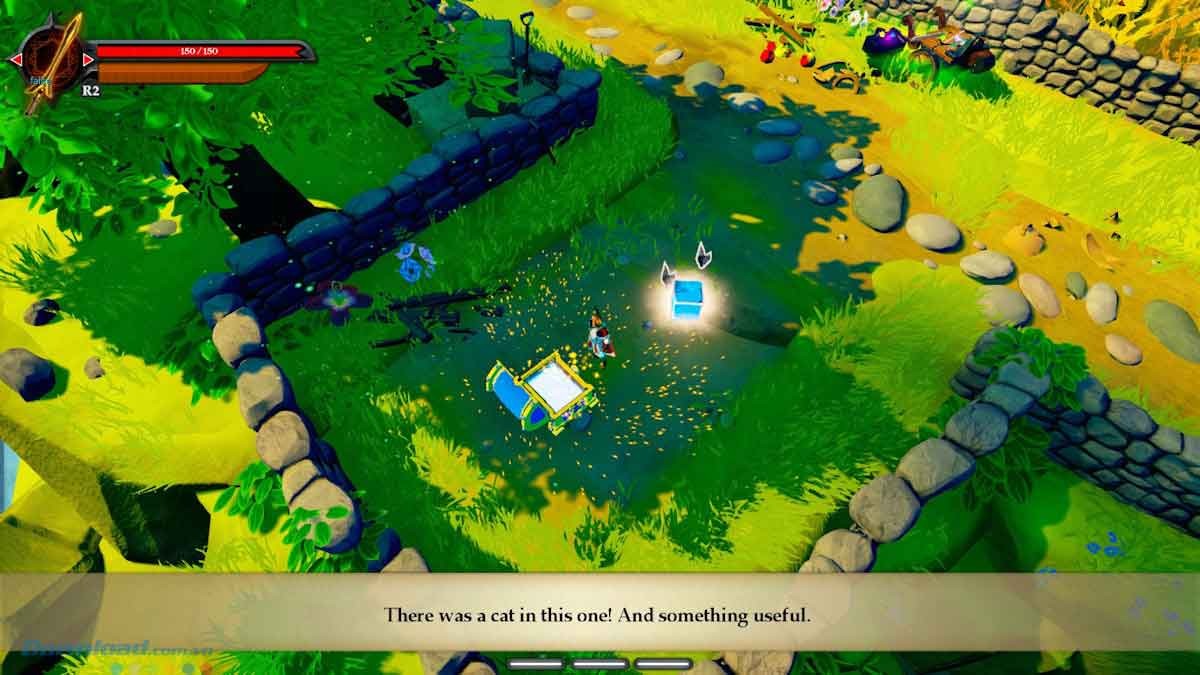Screen dimensions: 1200x675
Task: Click the cat dialogue box to continue
Action: pos(598,614)
